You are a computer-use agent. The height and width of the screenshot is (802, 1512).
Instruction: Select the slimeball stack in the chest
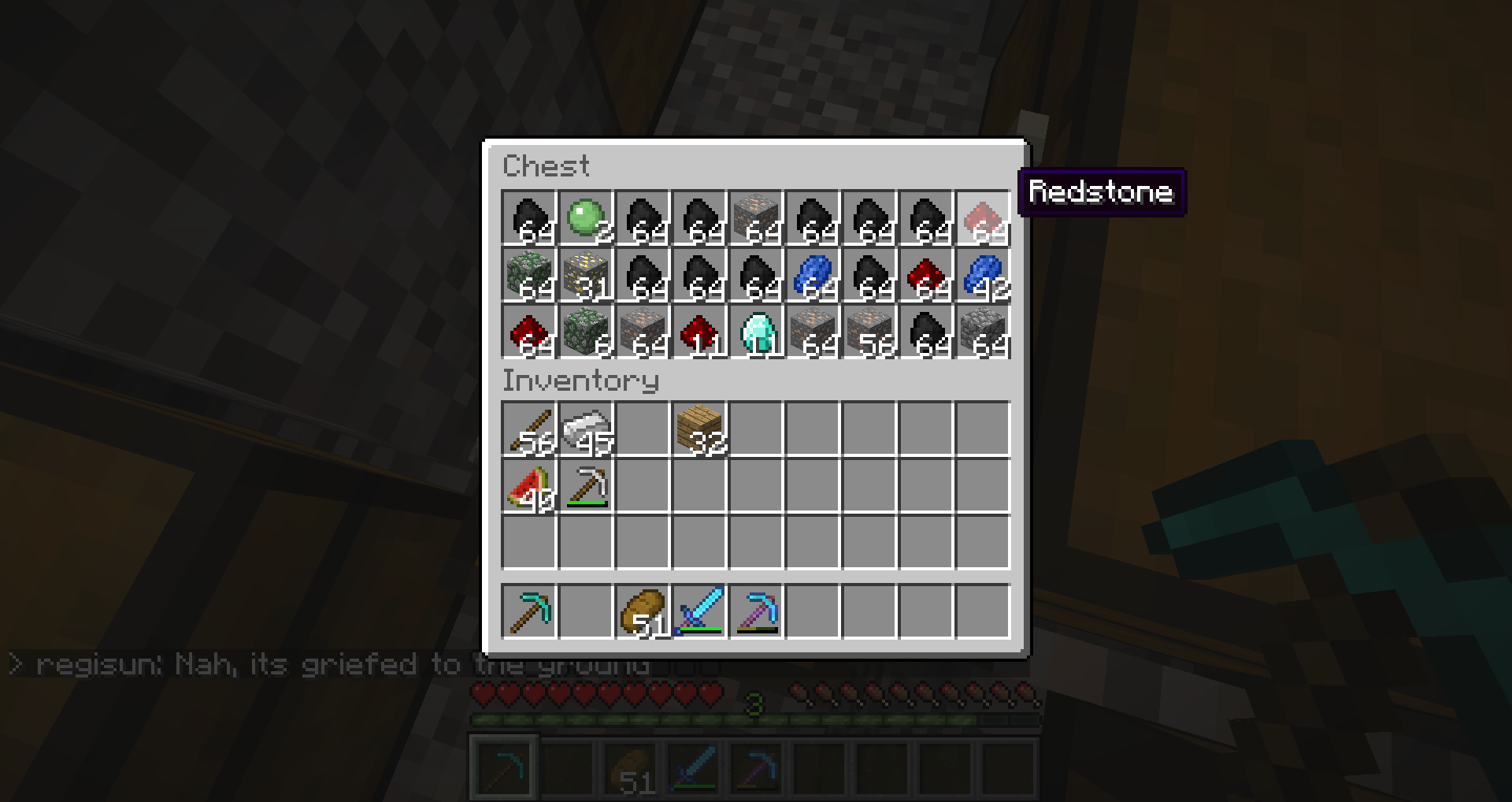(586, 218)
